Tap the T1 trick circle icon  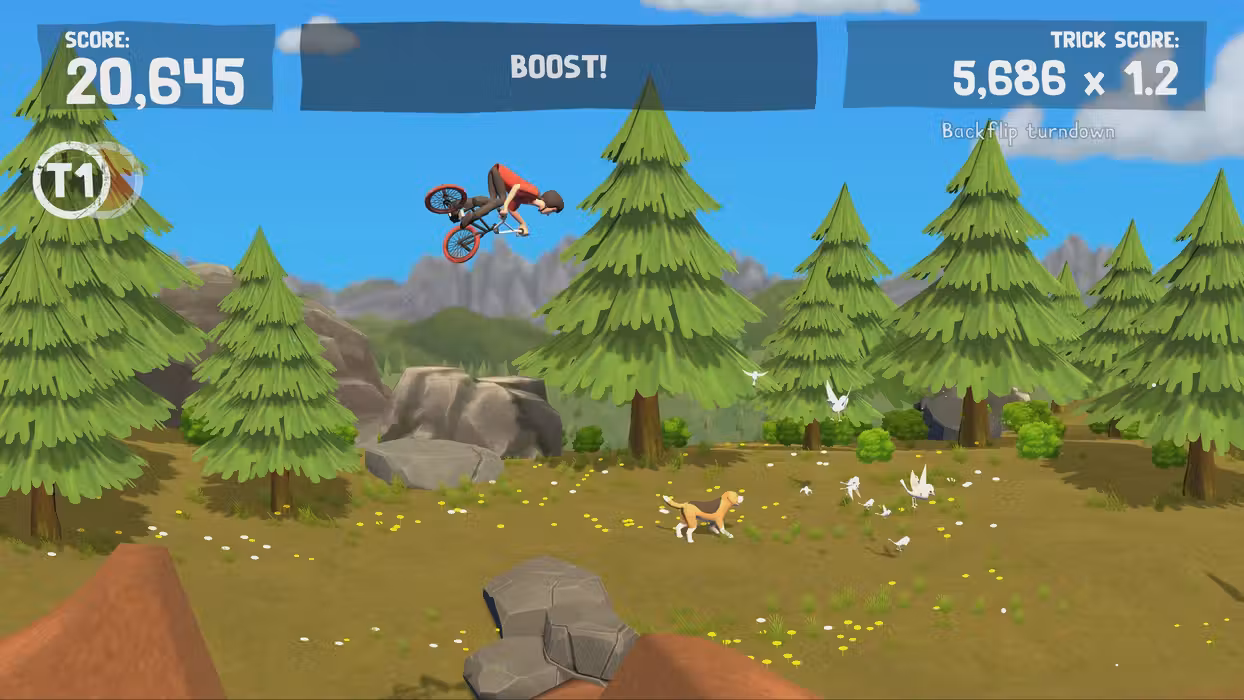point(72,181)
